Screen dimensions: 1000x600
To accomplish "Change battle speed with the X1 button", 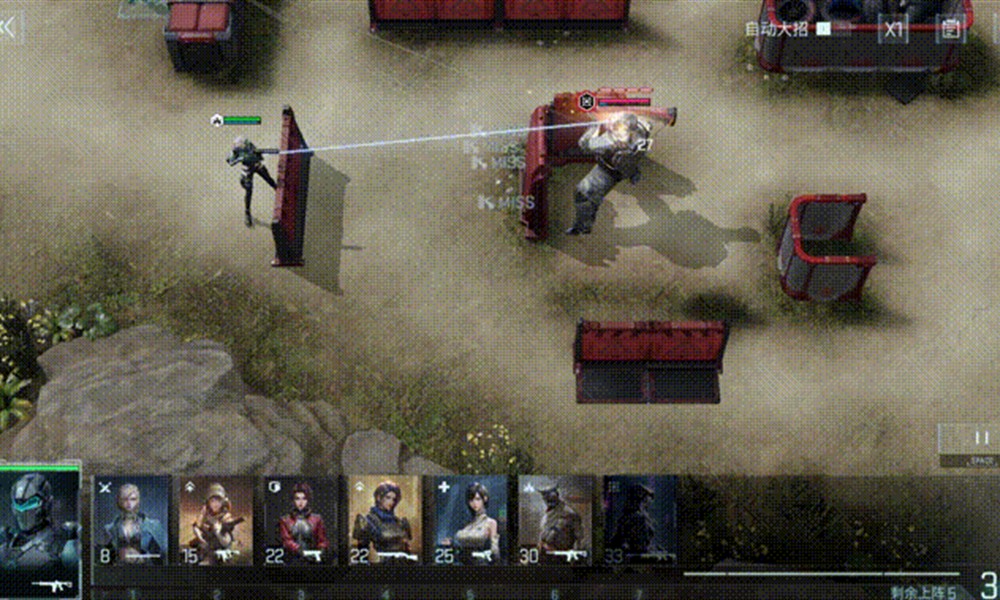I will [892, 29].
